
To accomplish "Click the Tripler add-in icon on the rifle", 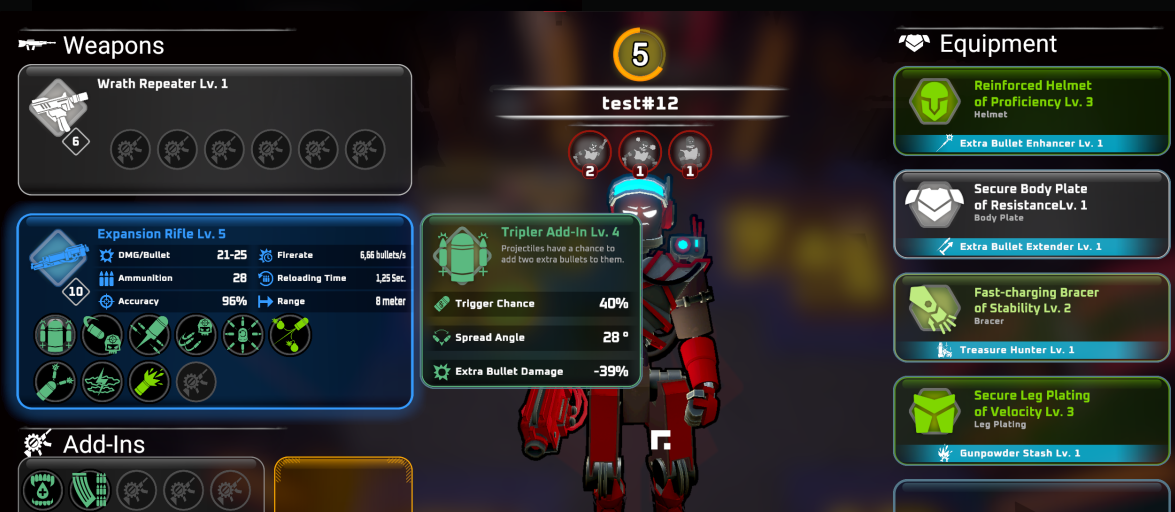I will (55, 335).
